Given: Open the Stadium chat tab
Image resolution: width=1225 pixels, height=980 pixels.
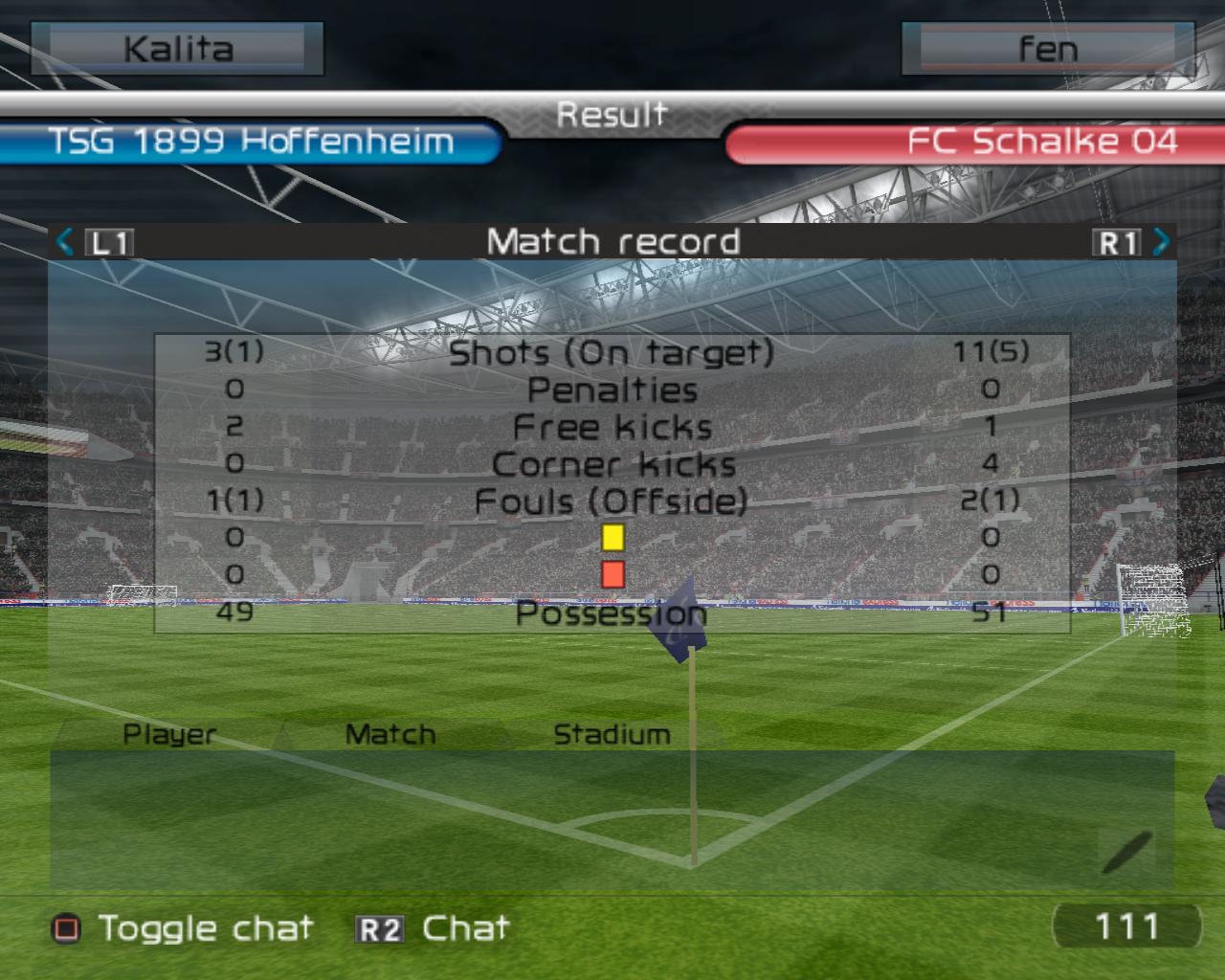Looking at the screenshot, I should point(612,734).
